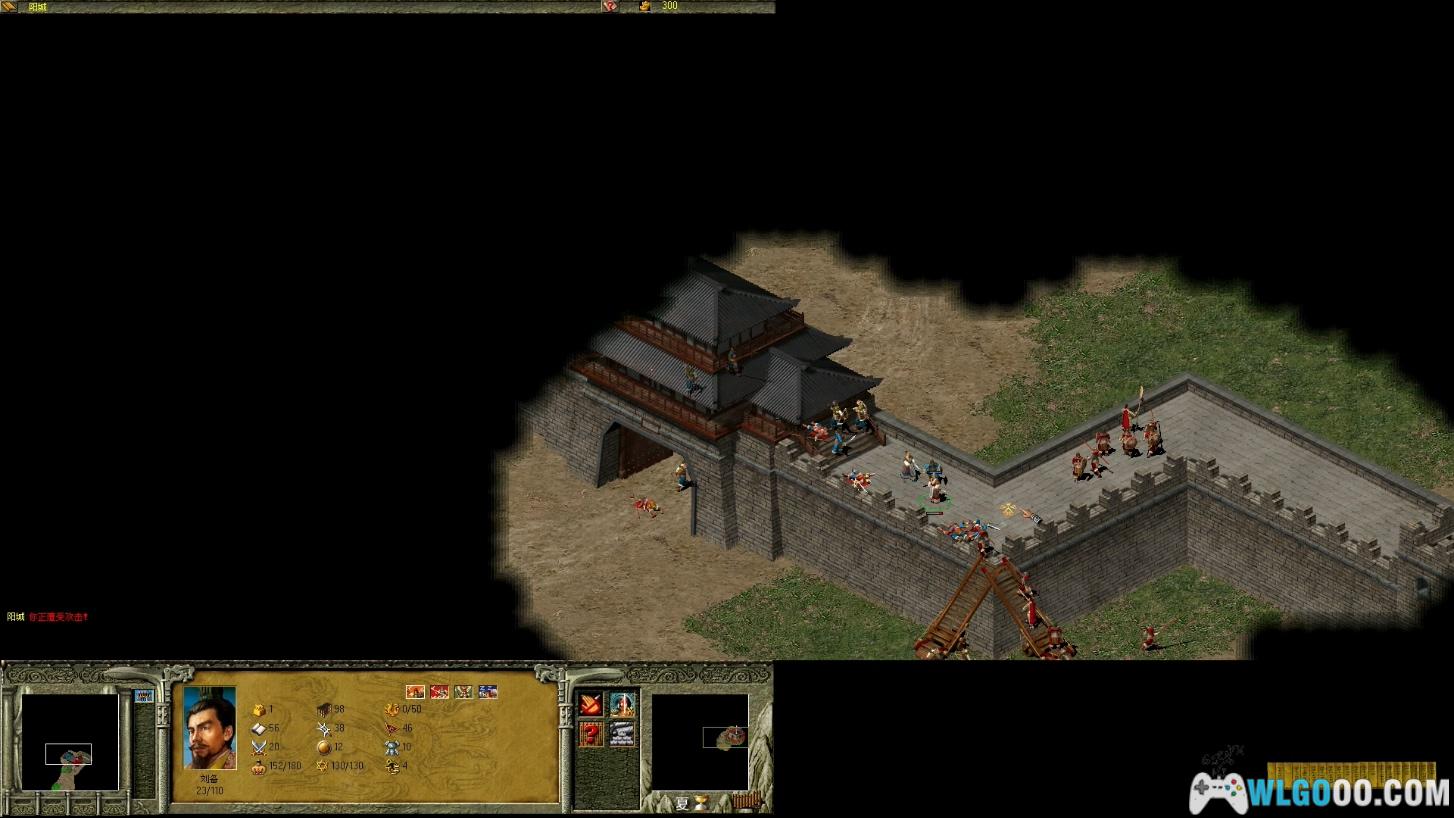
Task: Select the first red status icon above stats
Action: coord(415,691)
